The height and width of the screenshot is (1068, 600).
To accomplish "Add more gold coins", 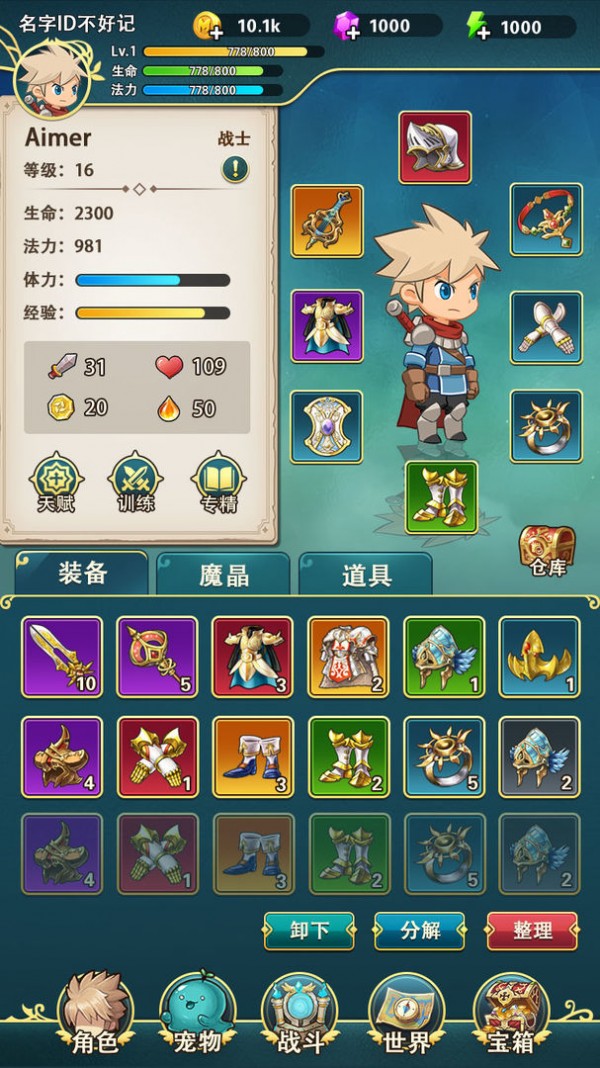I will pyautogui.click(x=207, y=26).
